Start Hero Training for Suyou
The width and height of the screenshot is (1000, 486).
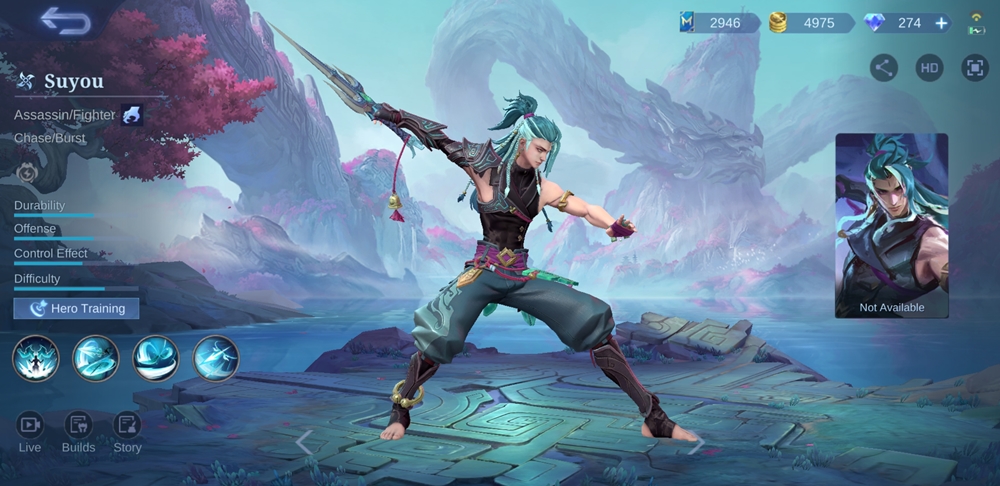[x=77, y=308]
